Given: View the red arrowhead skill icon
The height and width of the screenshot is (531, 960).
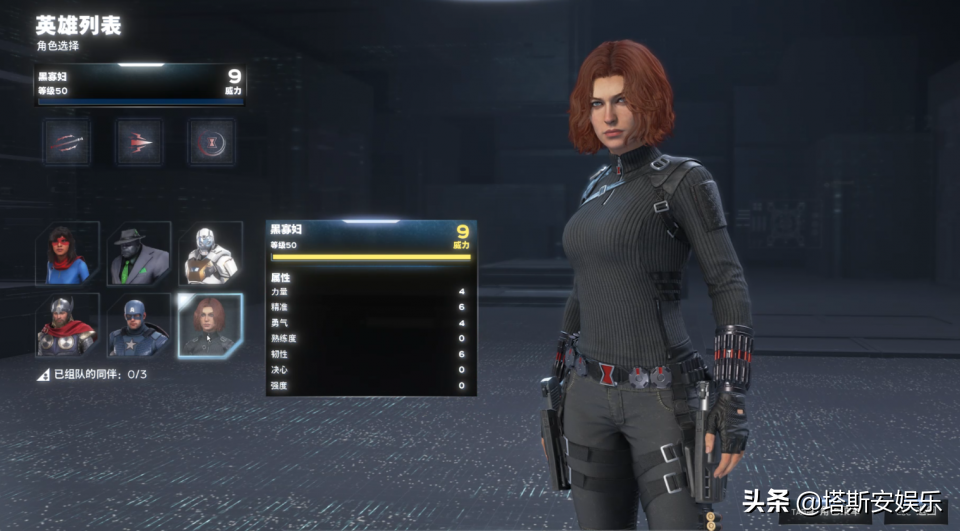Looking at the screenshot, I should (x=139, y=142).
